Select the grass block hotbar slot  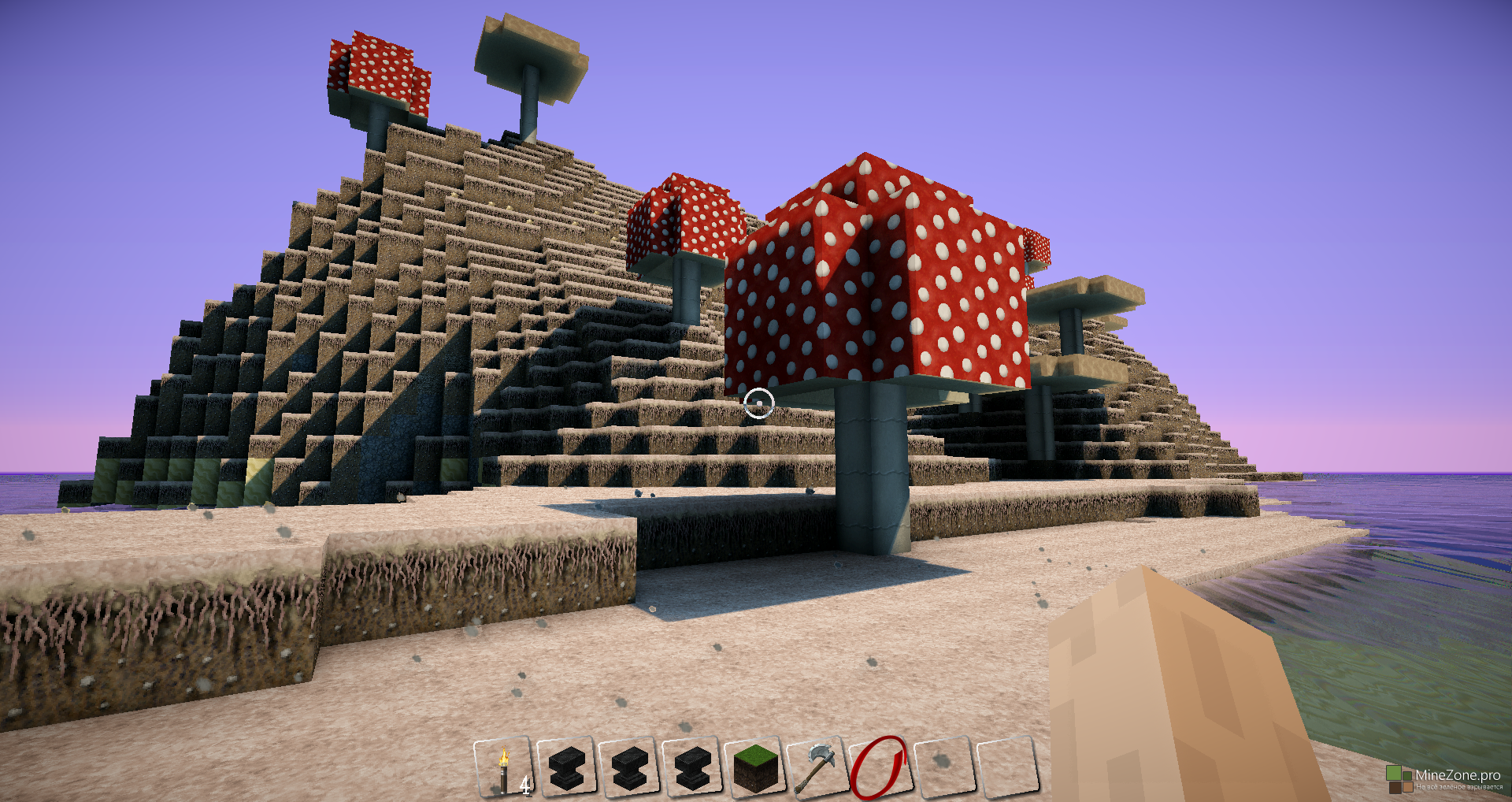[755, 767]
